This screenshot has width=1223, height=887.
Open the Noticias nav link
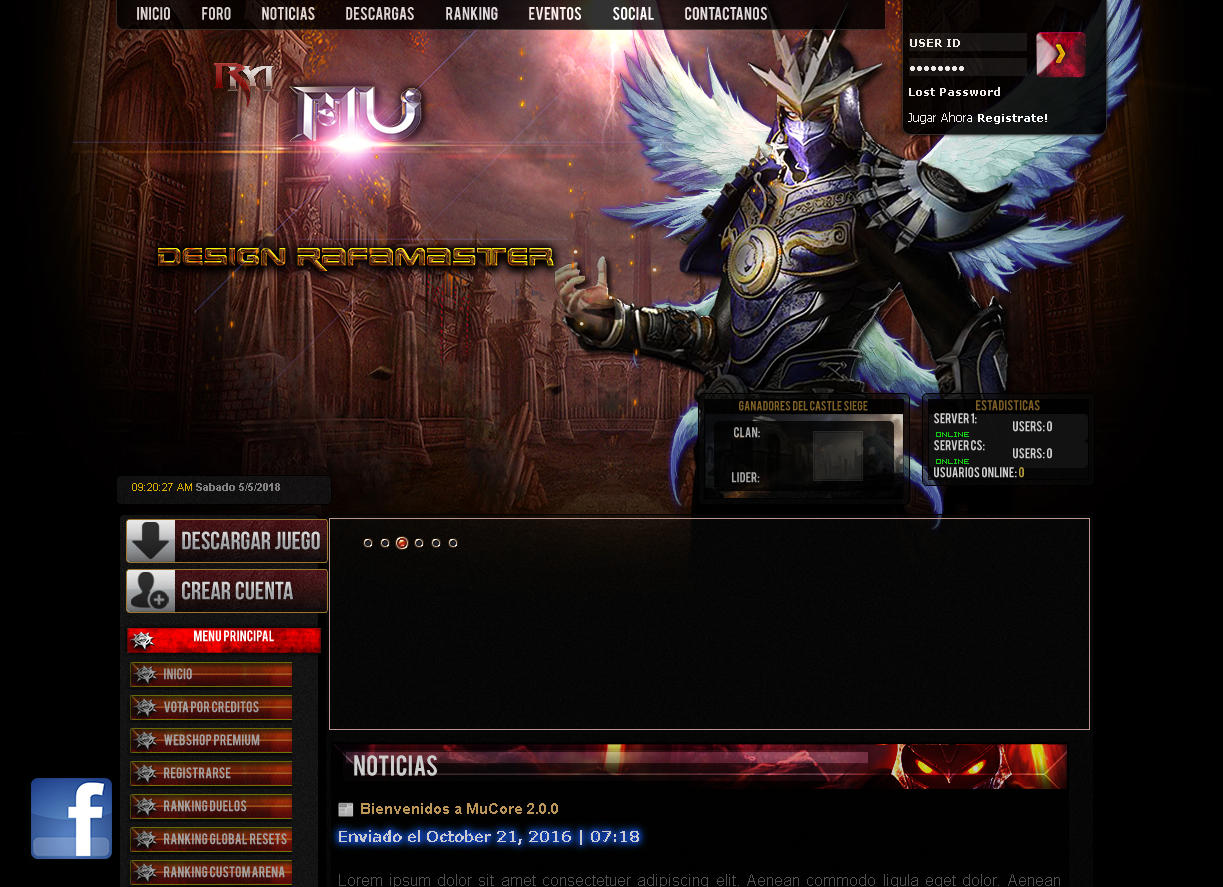click(288, 14)
